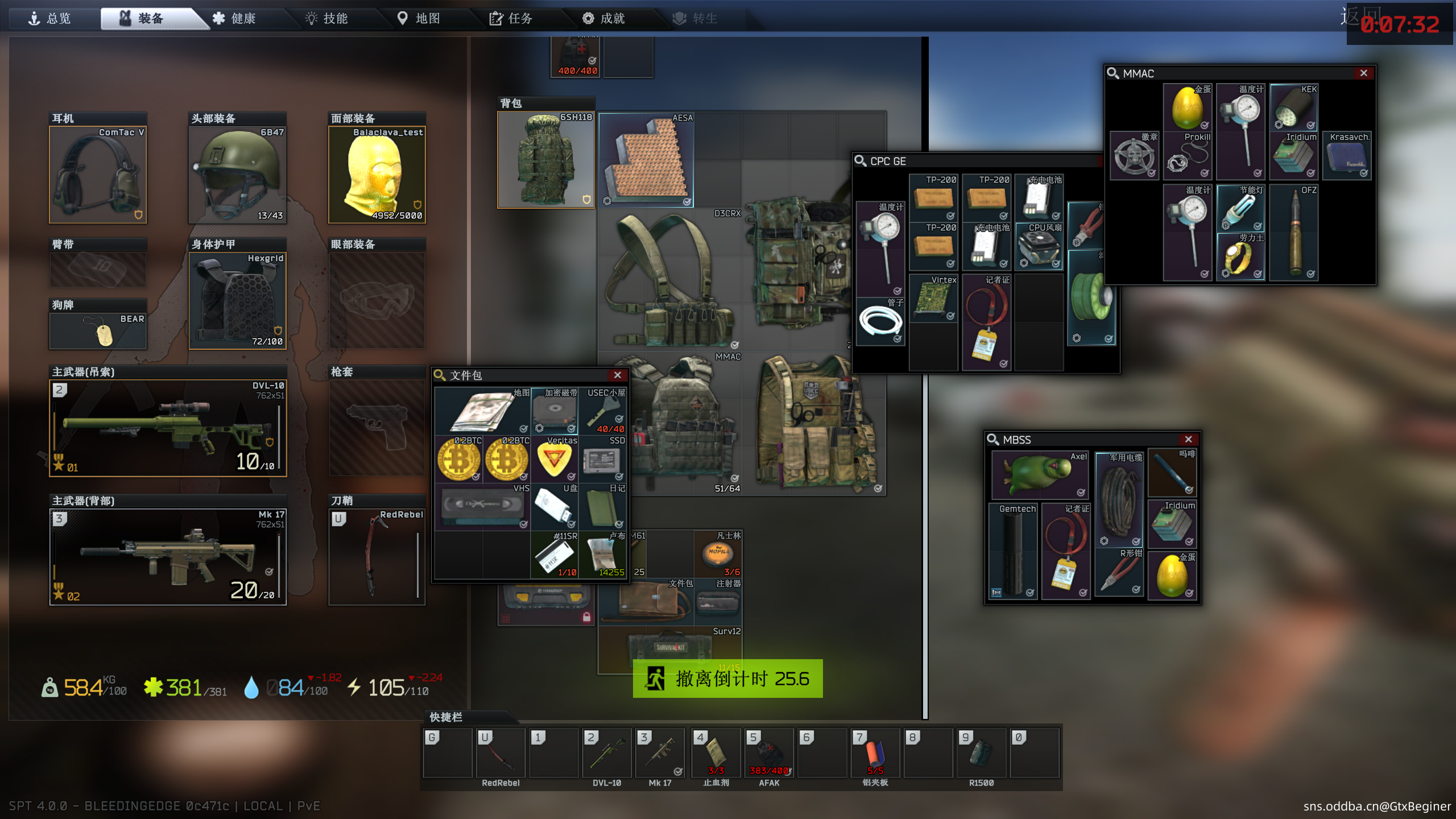This screenshot has height=819, width=1456.
Task: Open the 成就 achievements tab
Action: (604, 19)
